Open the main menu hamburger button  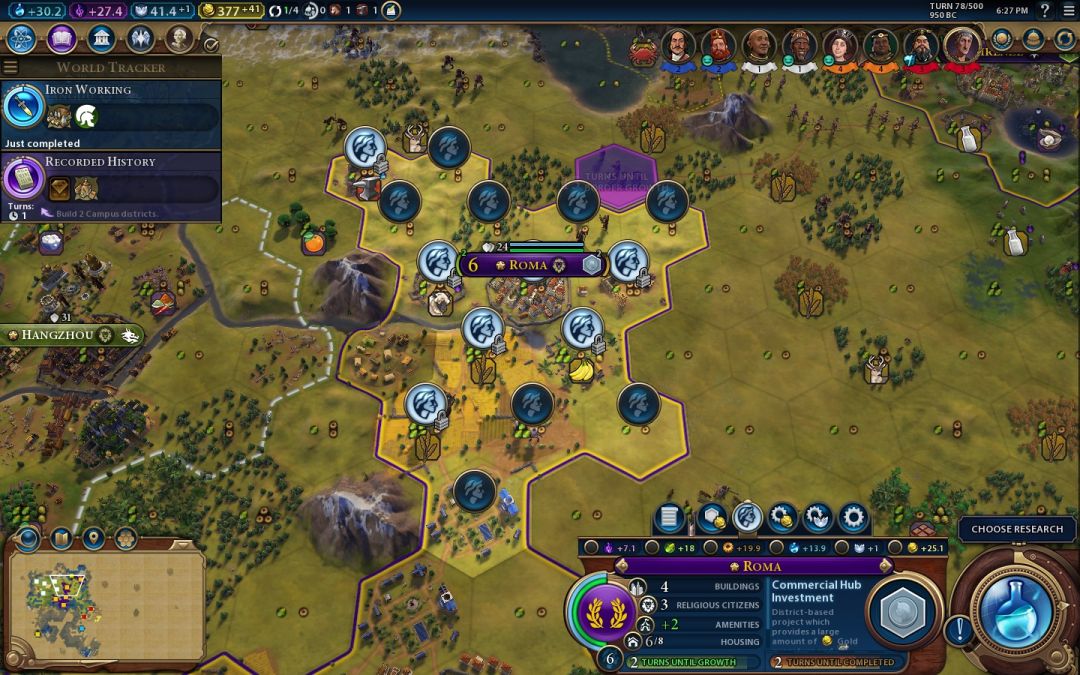point(1068,10)
